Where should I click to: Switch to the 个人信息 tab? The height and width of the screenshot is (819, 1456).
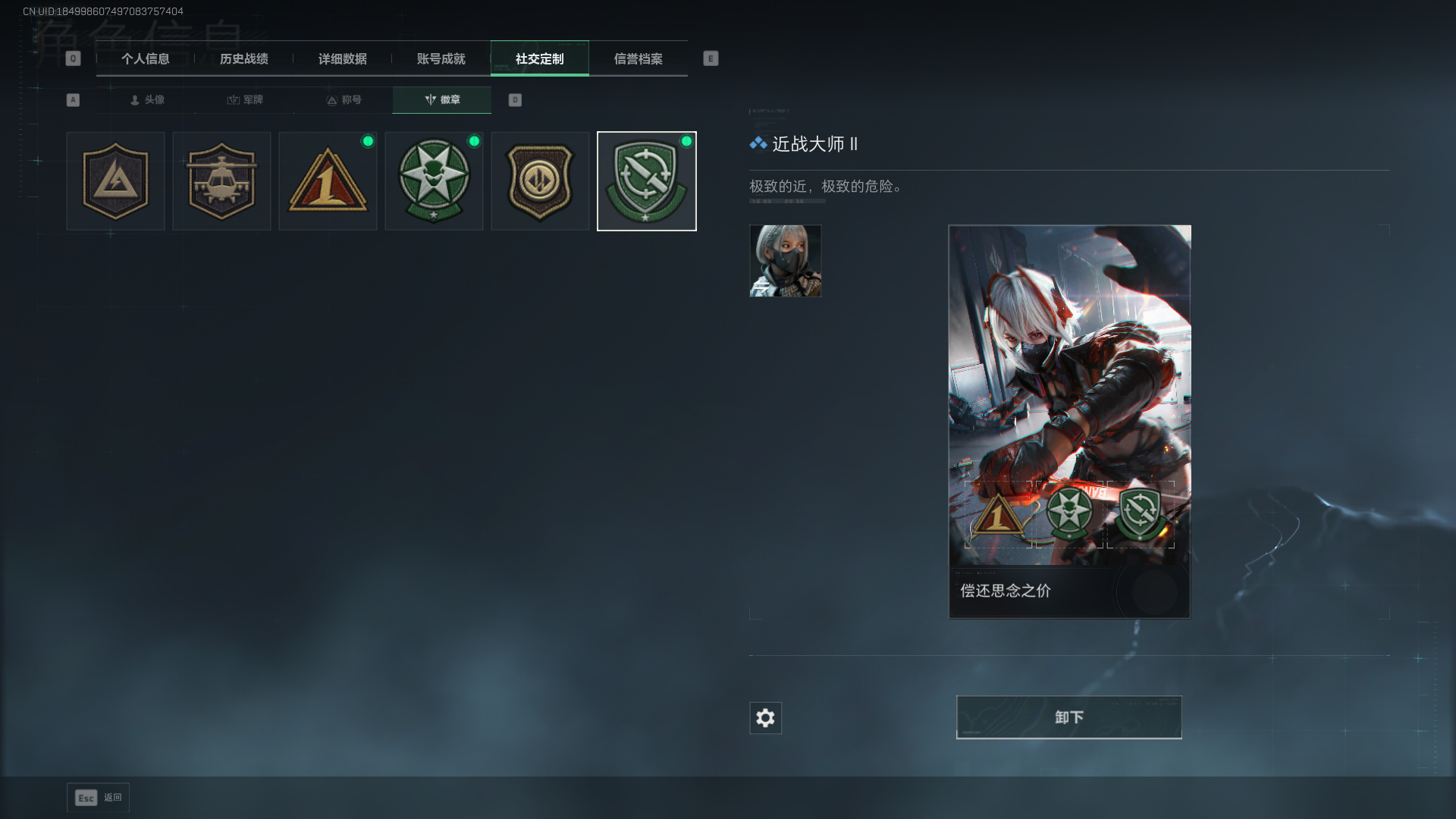click(x=145, y=59)
